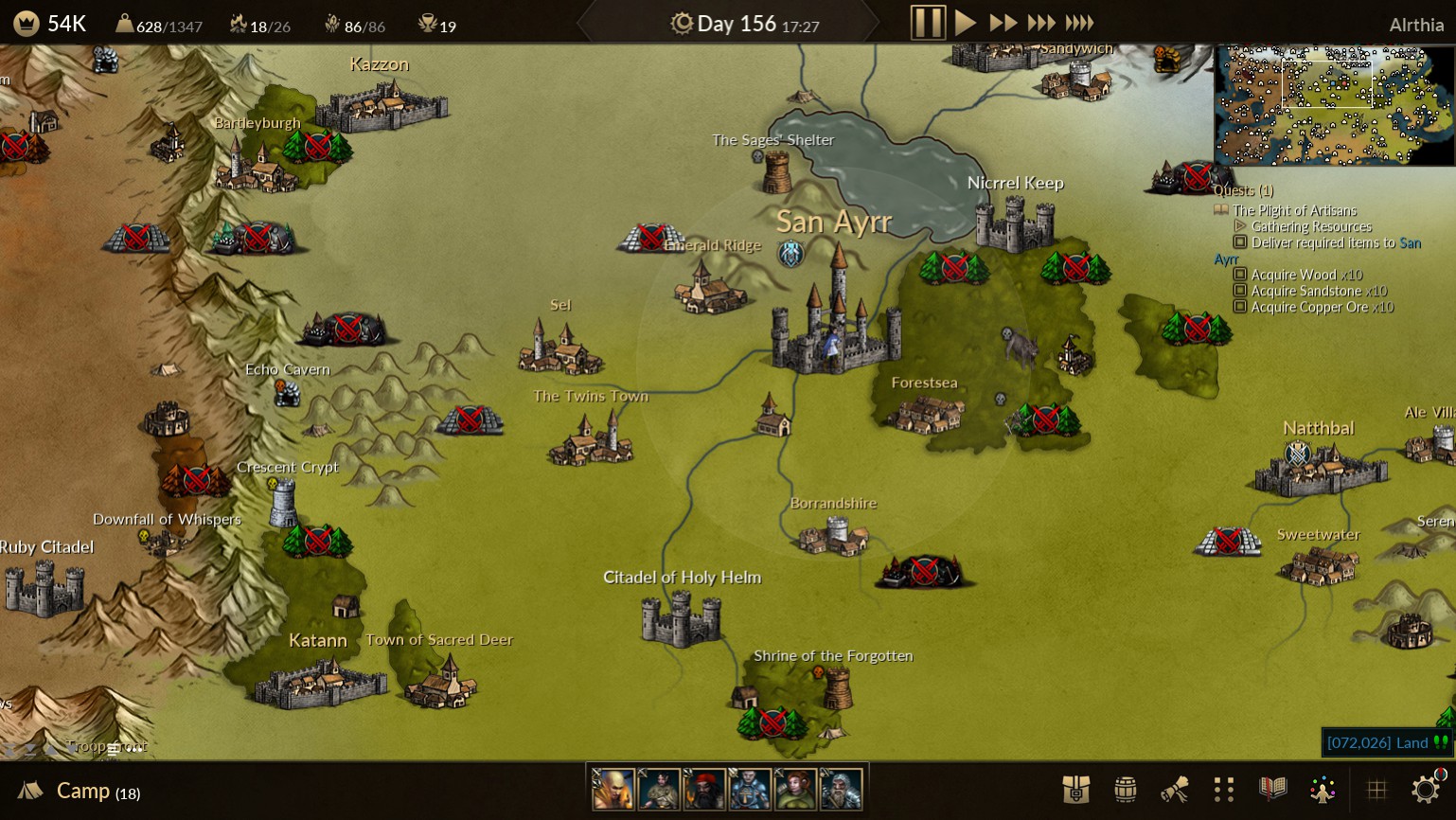This screenshot has width=1456, height=820.
Task: Open the Camp button
Action: [x=81, y=791]
